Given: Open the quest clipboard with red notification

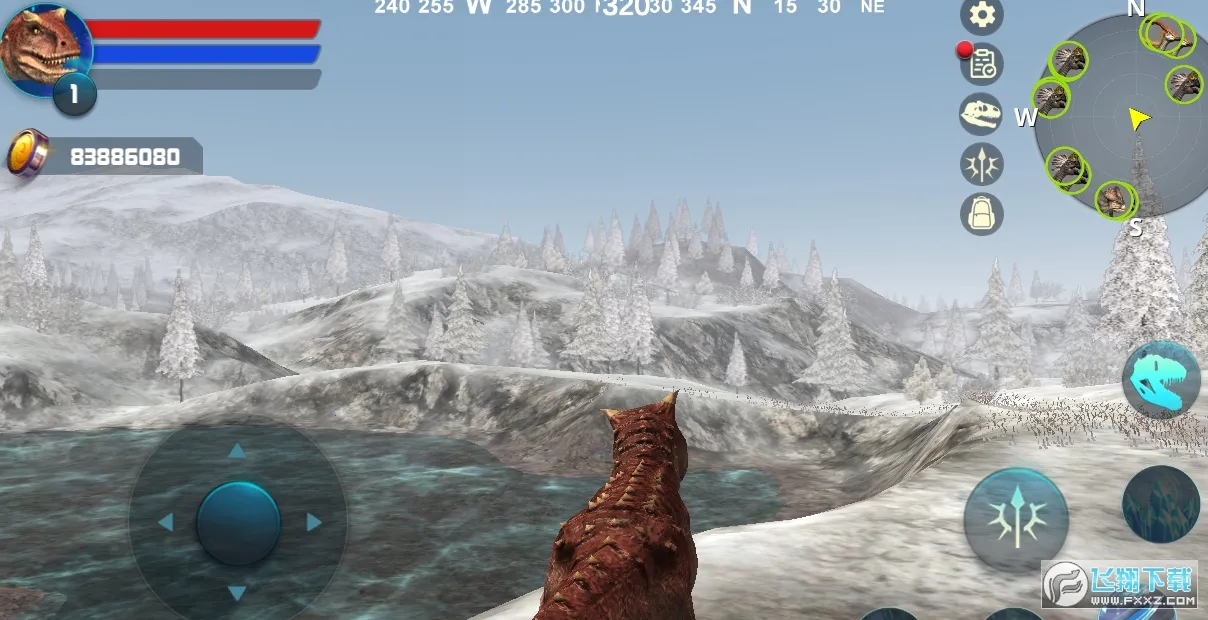Looking at the screenshot, I should (982, 64).
